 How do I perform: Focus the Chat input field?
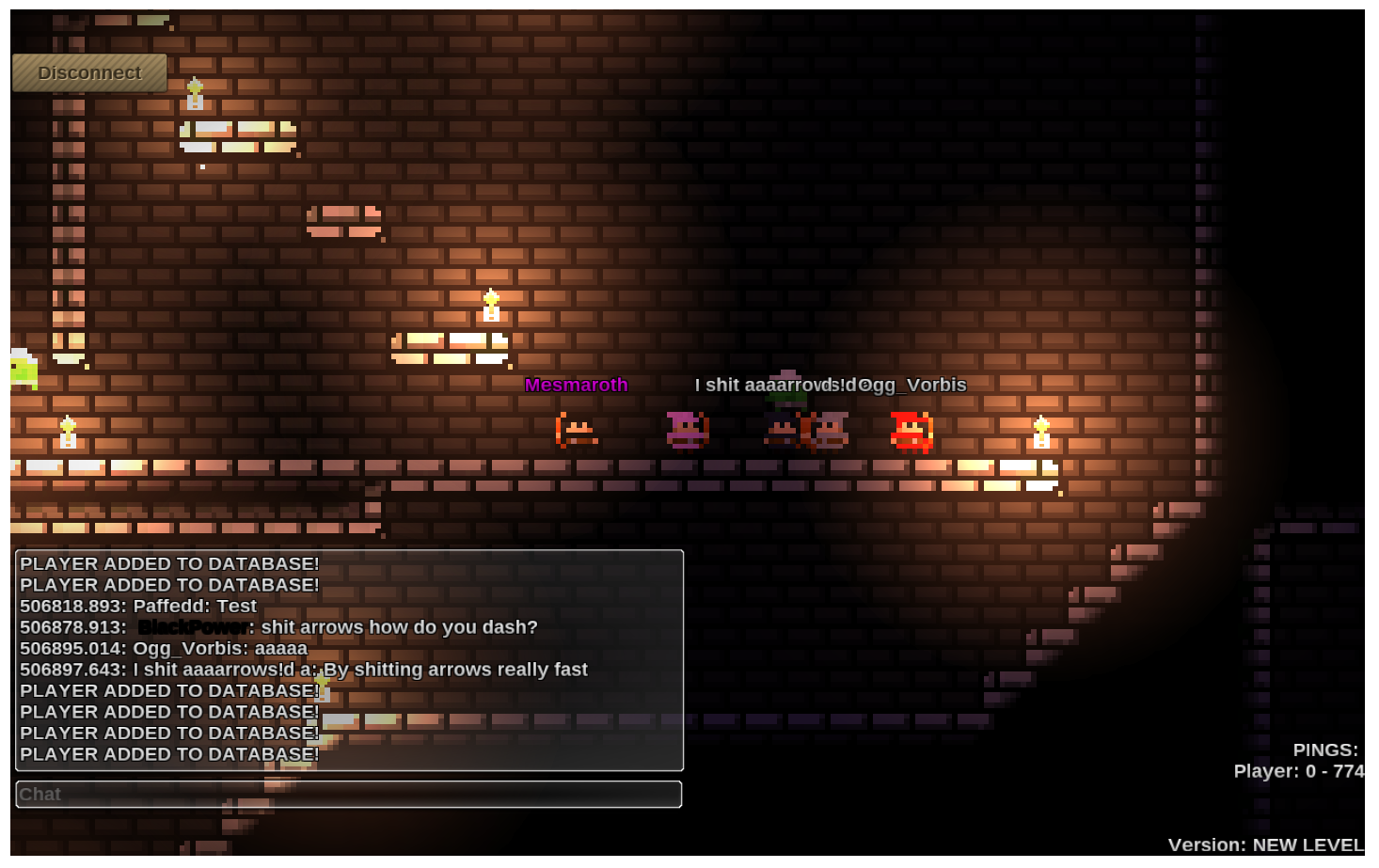(x=348, y=795)
